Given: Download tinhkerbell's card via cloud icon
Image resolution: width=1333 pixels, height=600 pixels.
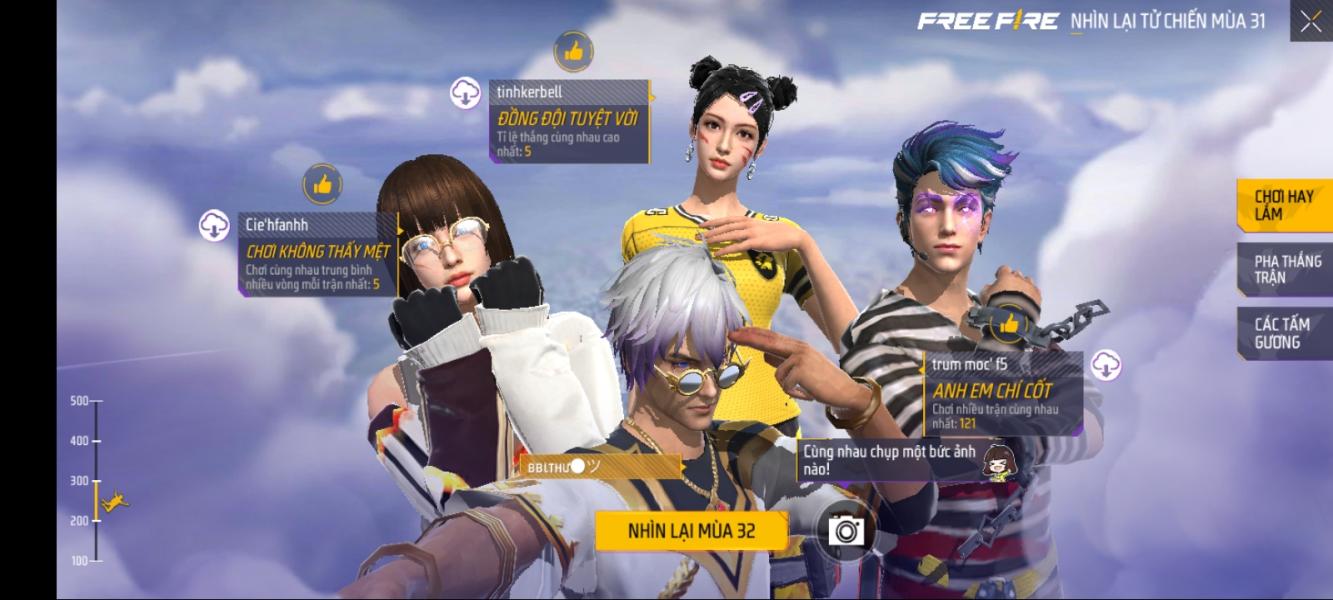Looking at the screenshot, I should point(466,93).
